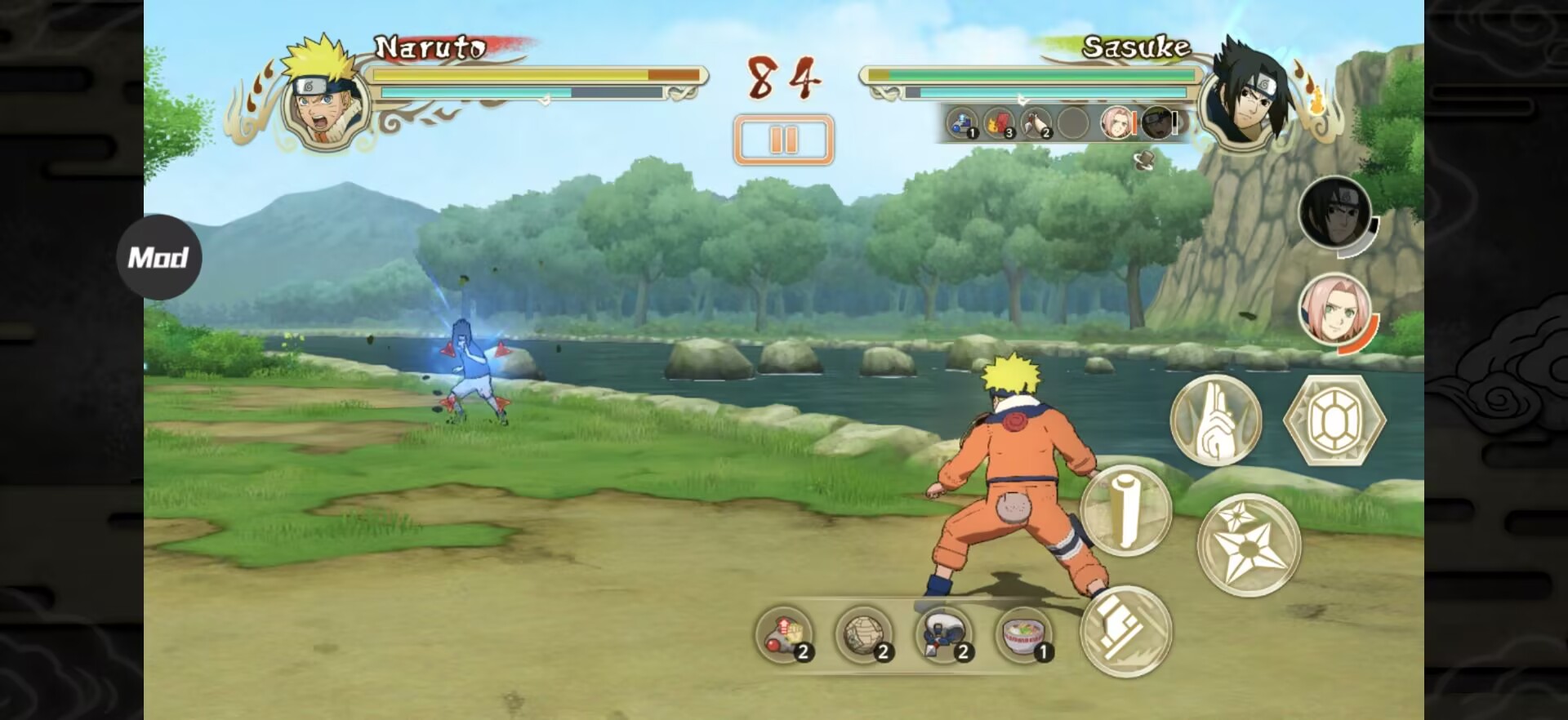Select the round paper bomb ball item

(x=863, y=634)
